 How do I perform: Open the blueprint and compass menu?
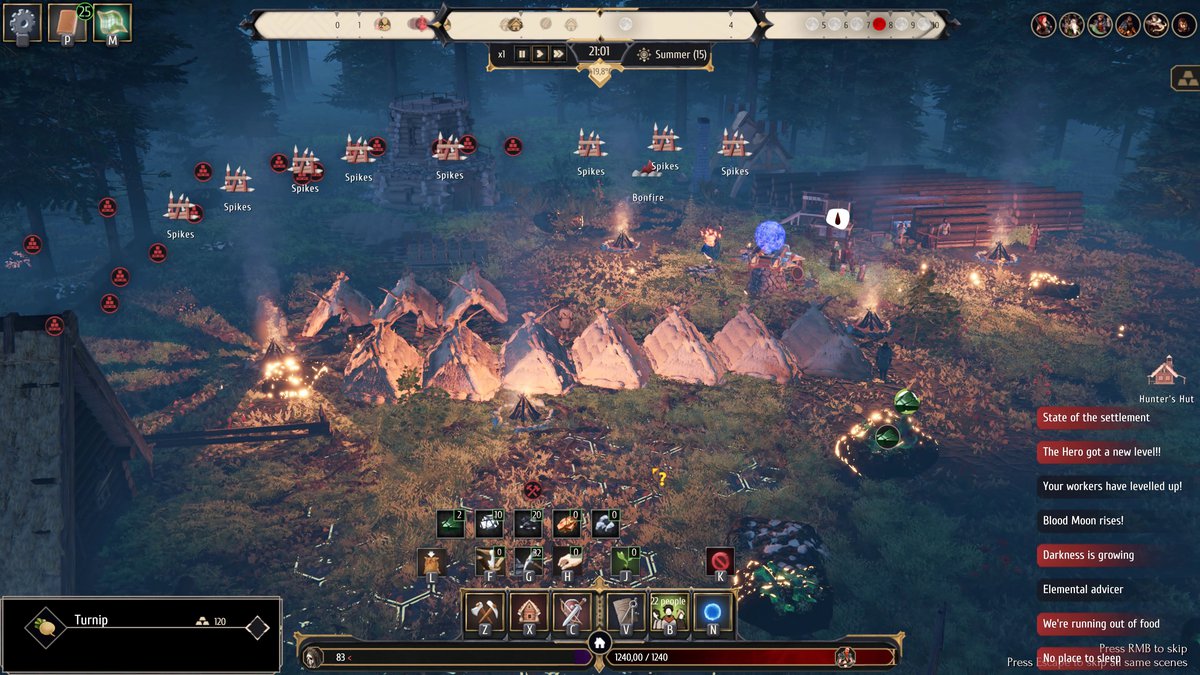(625, 612)
